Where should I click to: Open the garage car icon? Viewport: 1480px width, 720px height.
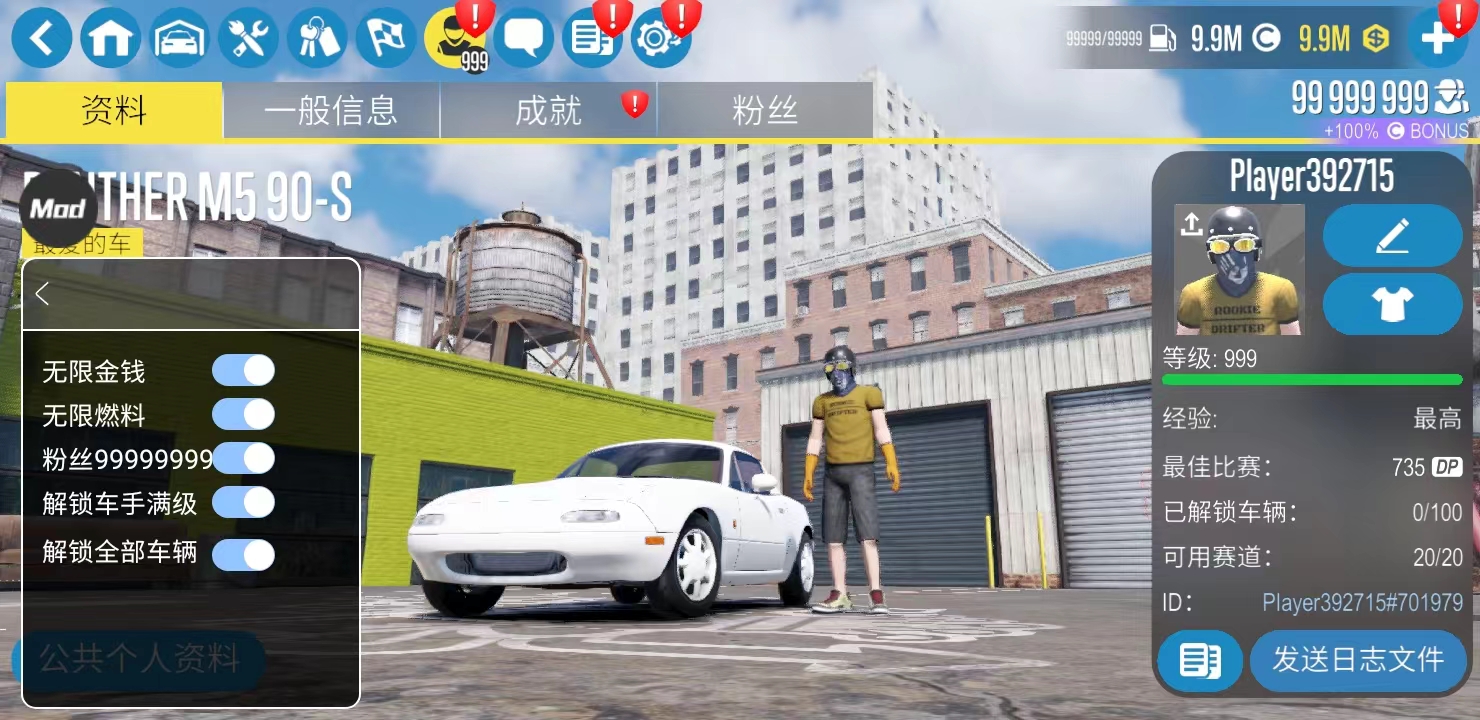coord(179,39)
